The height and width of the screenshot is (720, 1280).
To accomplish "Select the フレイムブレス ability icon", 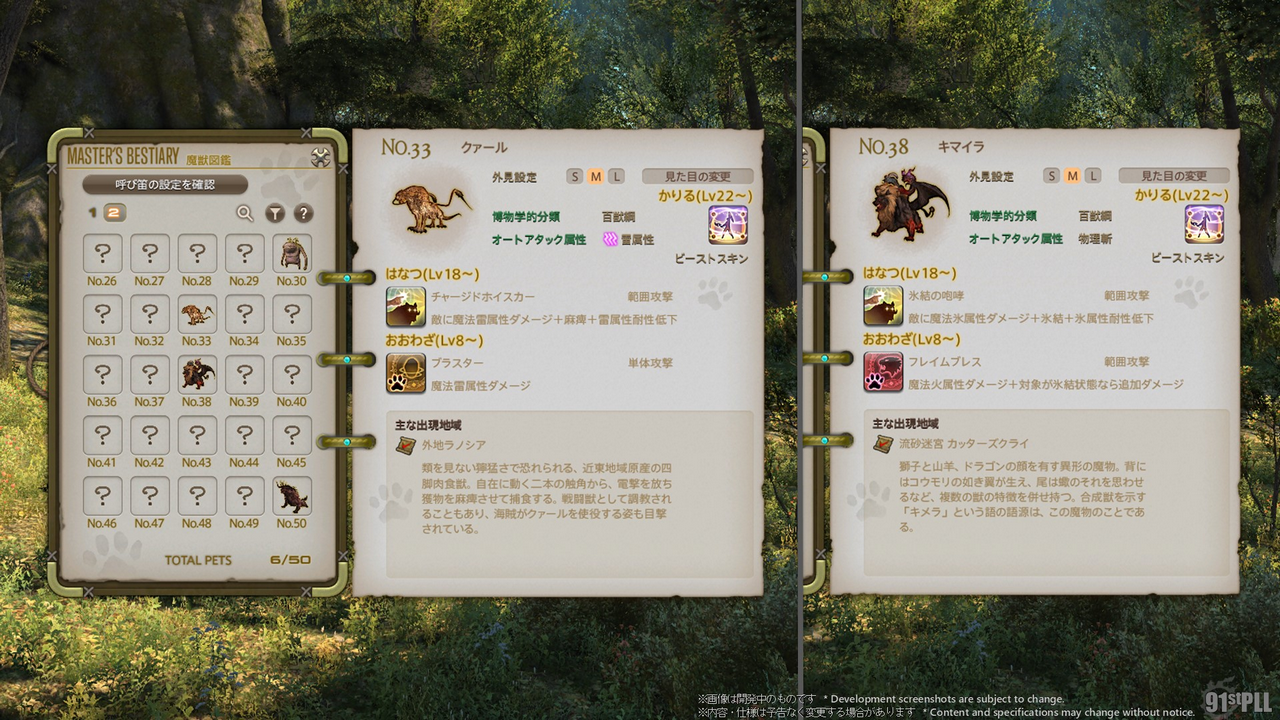I will 883,372.
